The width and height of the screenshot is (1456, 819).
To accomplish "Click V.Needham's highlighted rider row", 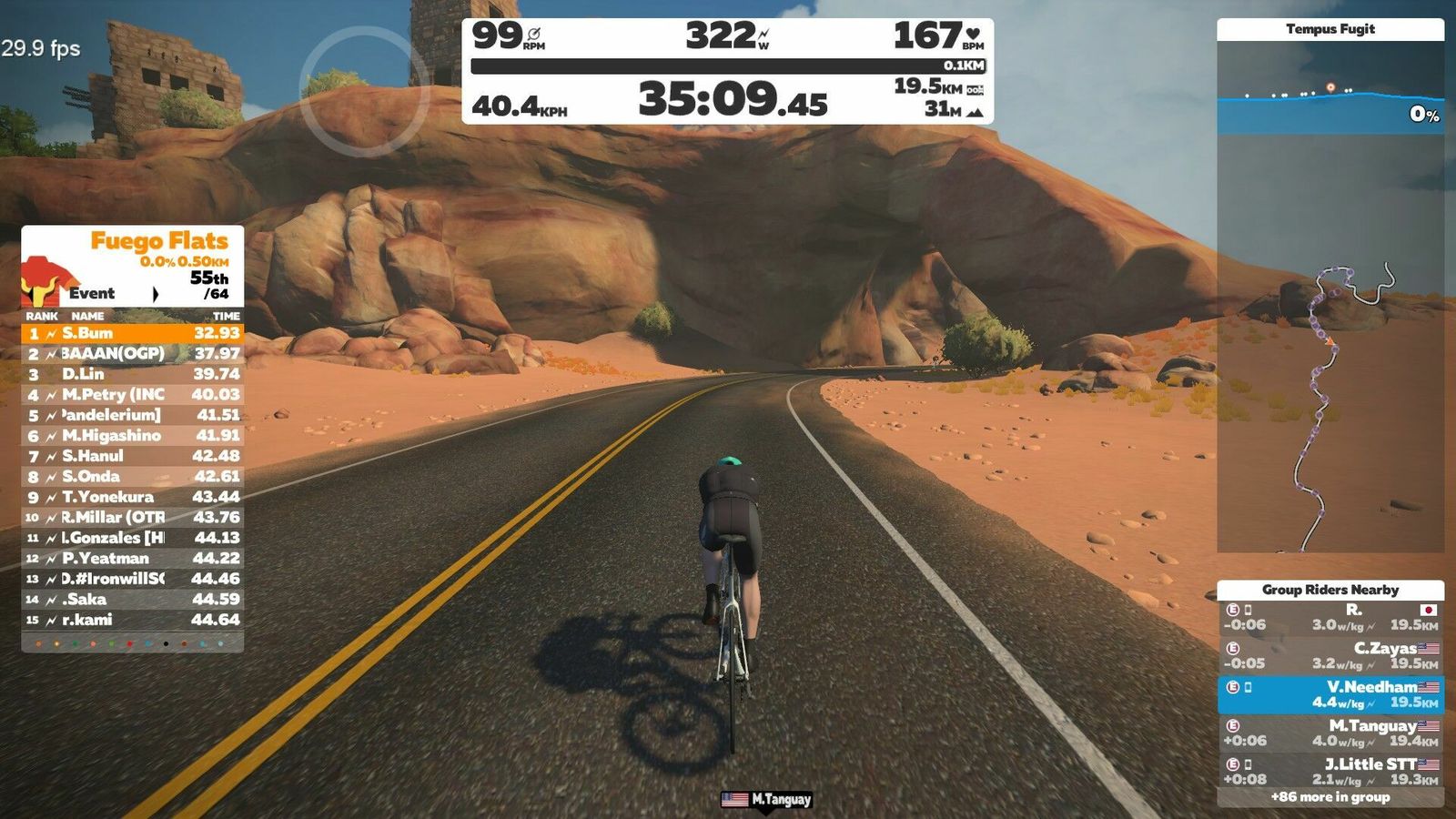I will click(x=1330, y=694).
